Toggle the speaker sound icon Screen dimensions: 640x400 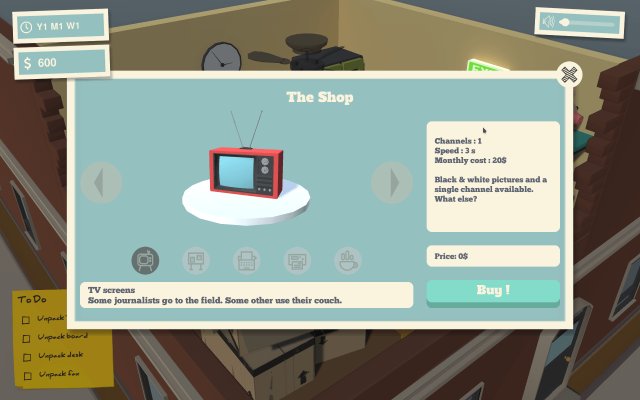(550, 22)
